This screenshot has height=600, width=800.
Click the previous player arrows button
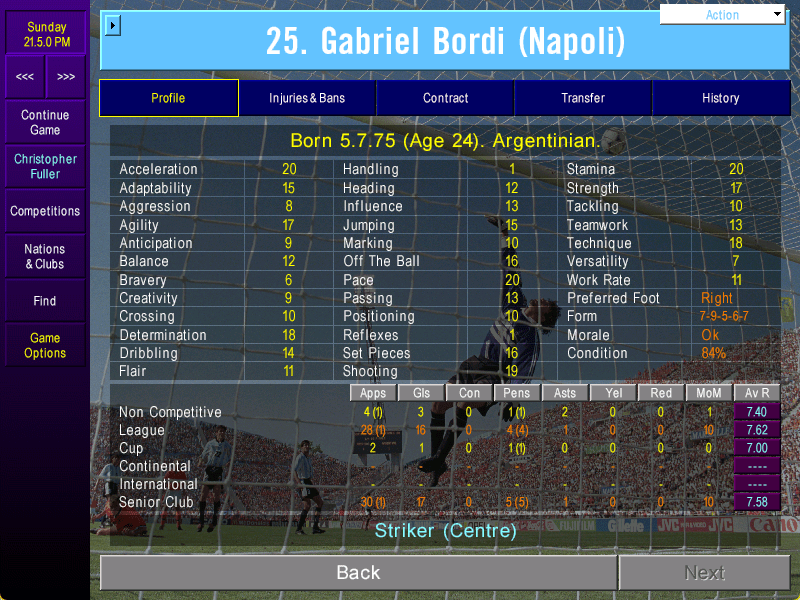(x=25, y=76)
